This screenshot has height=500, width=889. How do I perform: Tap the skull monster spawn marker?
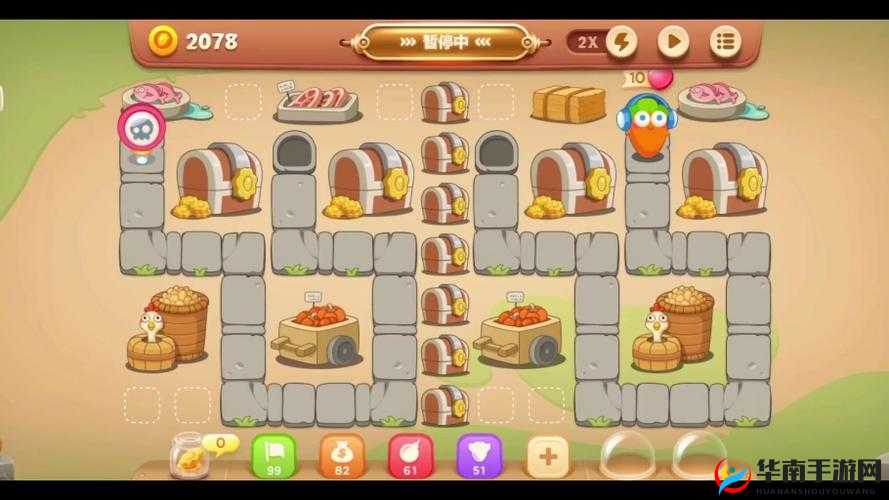(141, 128)
